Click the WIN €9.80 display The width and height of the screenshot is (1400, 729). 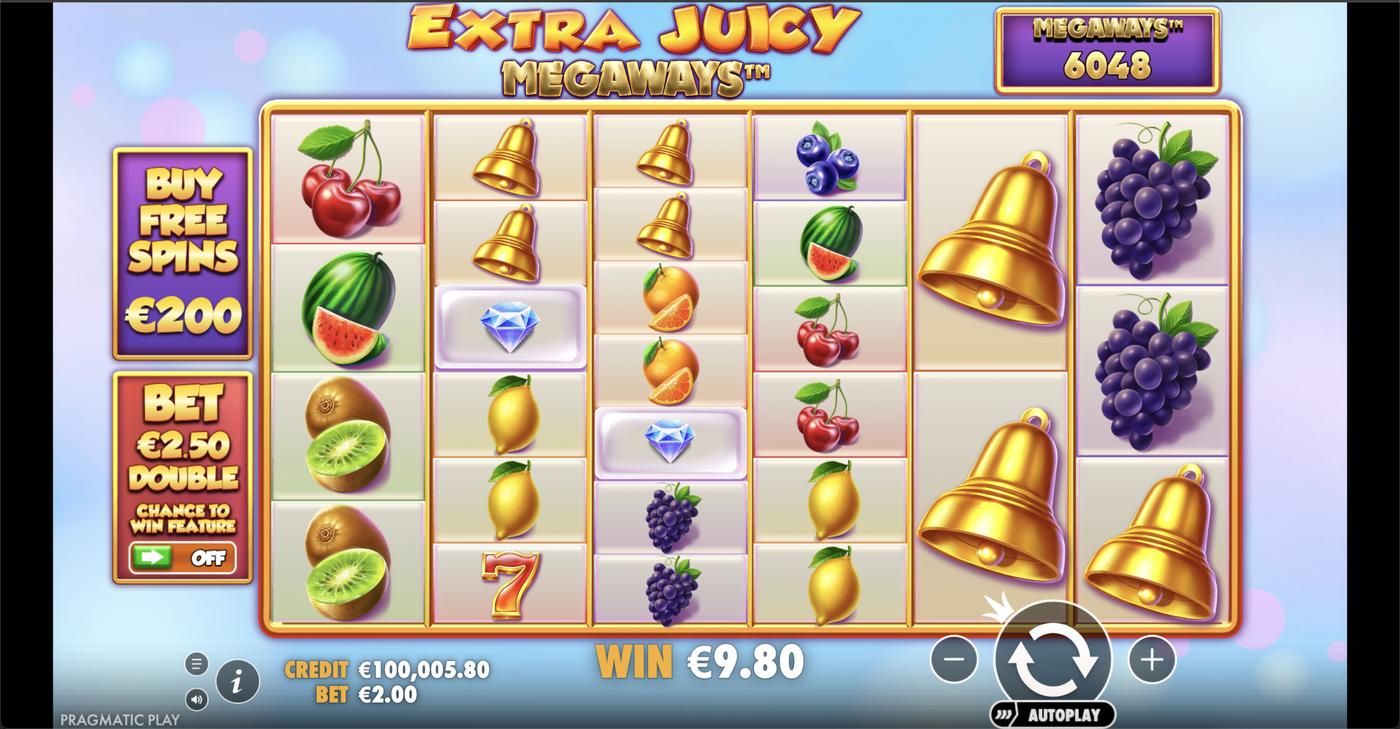[x=700, y=659]
